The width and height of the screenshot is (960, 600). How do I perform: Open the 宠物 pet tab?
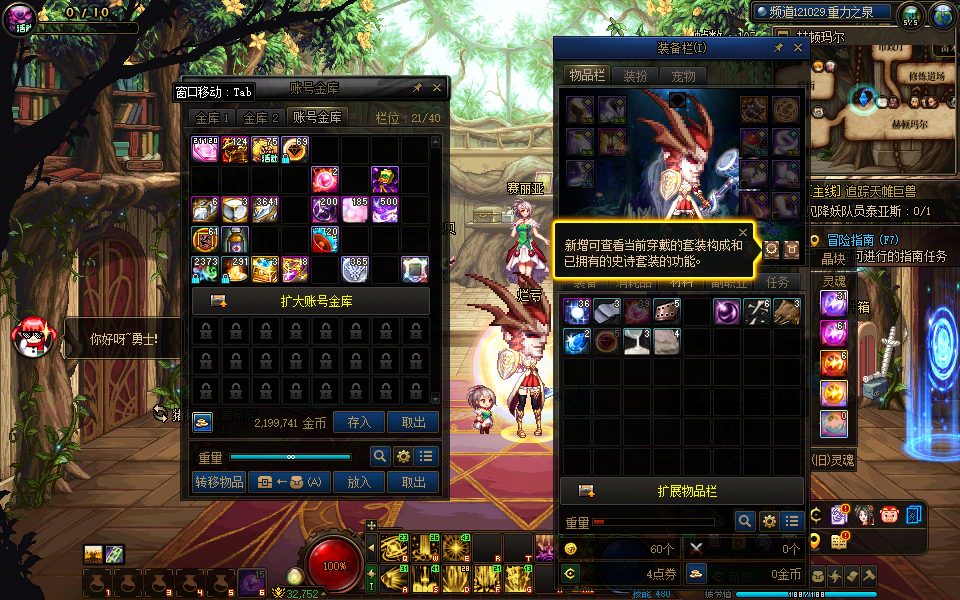683,76
